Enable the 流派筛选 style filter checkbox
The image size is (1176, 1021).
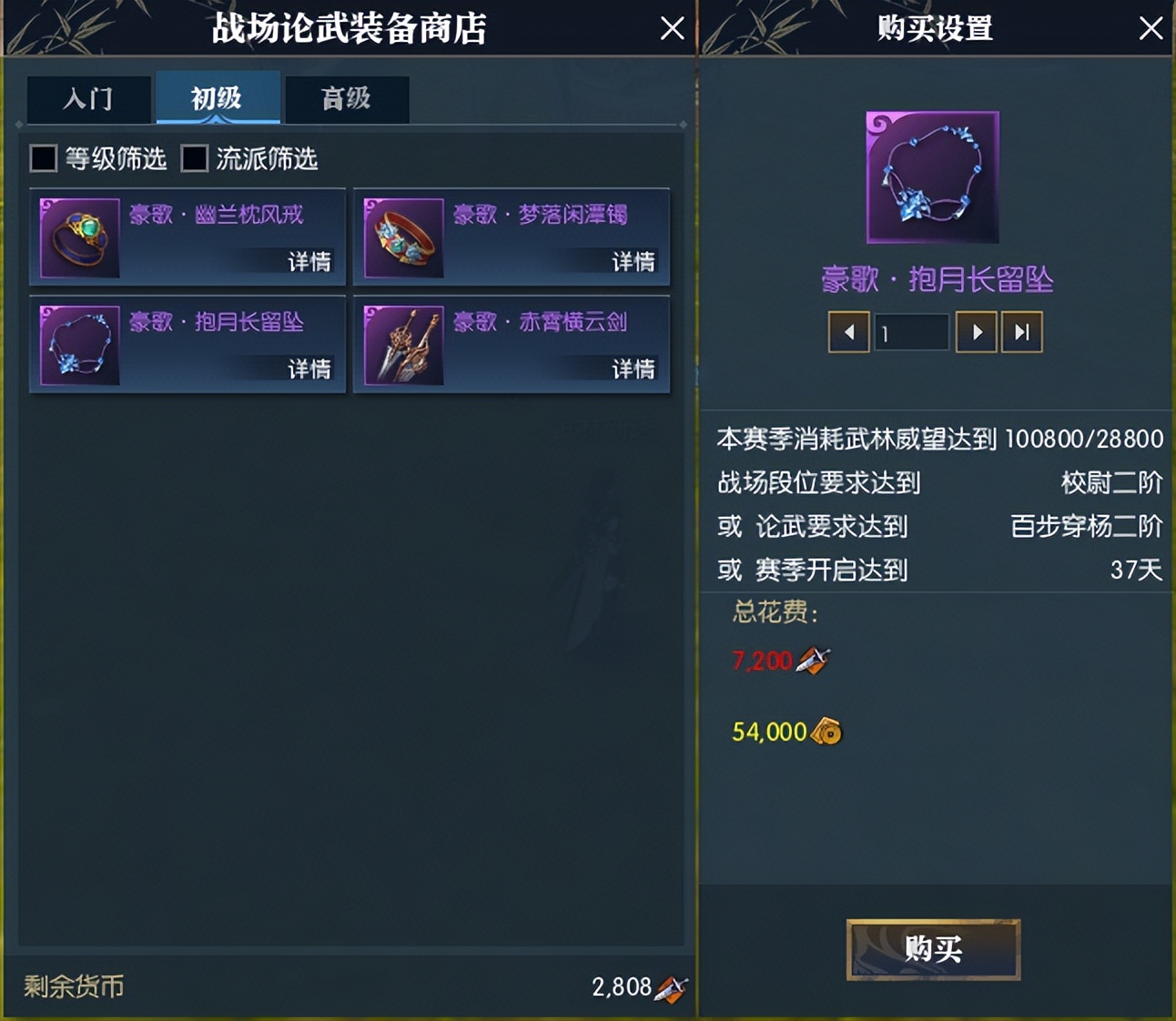[193, 158]
